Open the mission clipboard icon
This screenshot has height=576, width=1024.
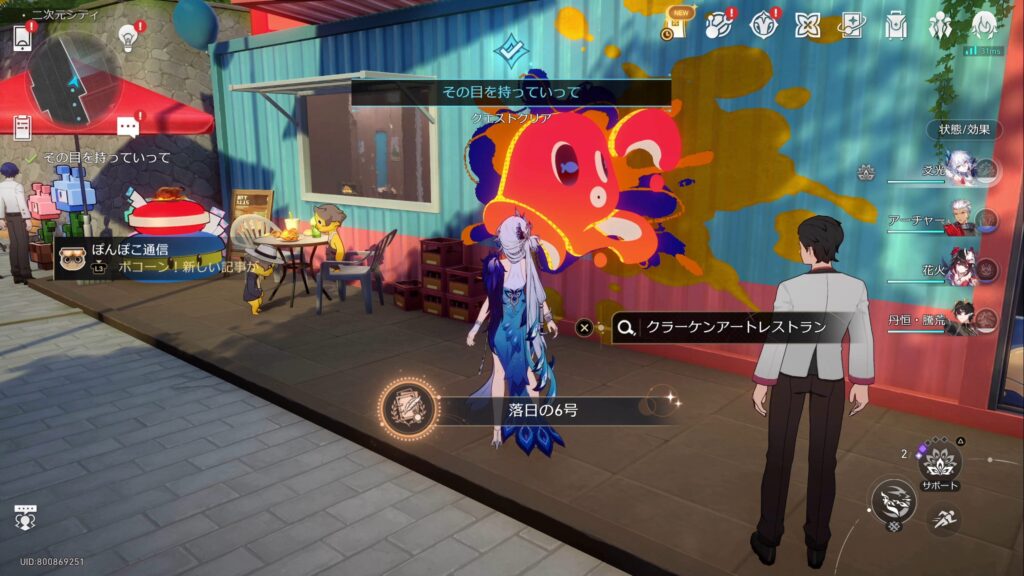(x=22, y=127)
